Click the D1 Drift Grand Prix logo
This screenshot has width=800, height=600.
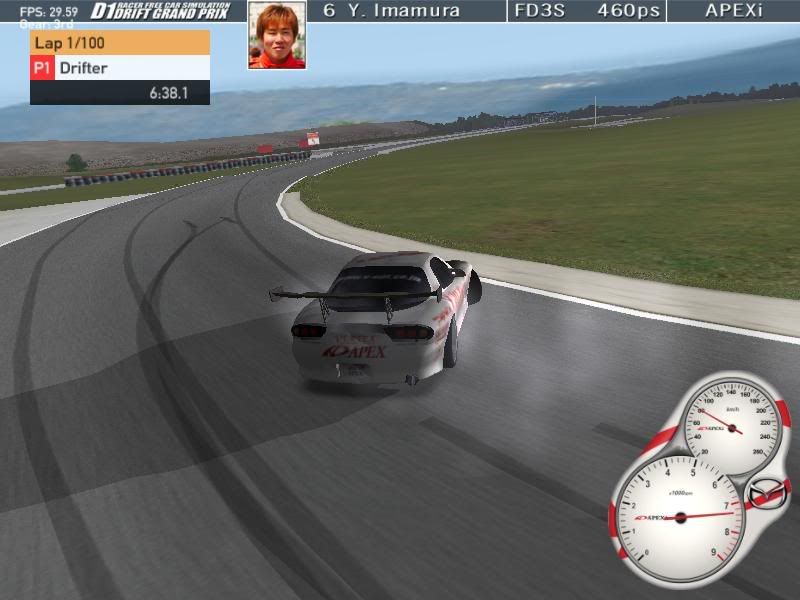(160, 11)
